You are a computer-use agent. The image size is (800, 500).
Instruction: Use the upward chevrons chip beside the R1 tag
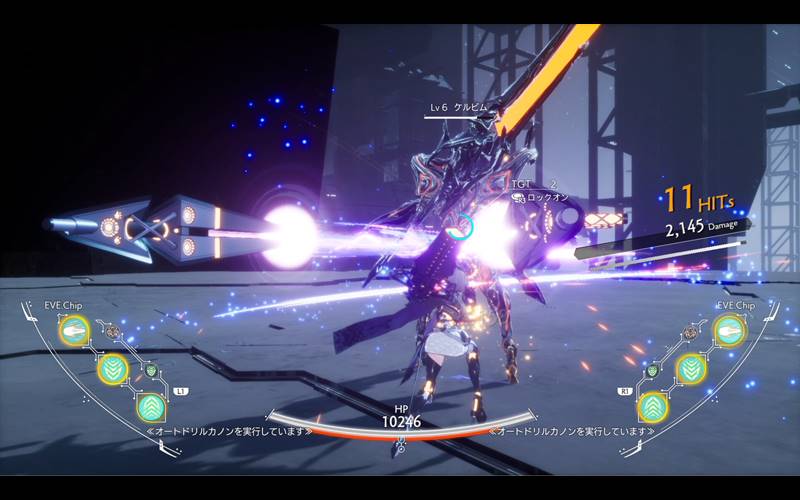point(651,406)
